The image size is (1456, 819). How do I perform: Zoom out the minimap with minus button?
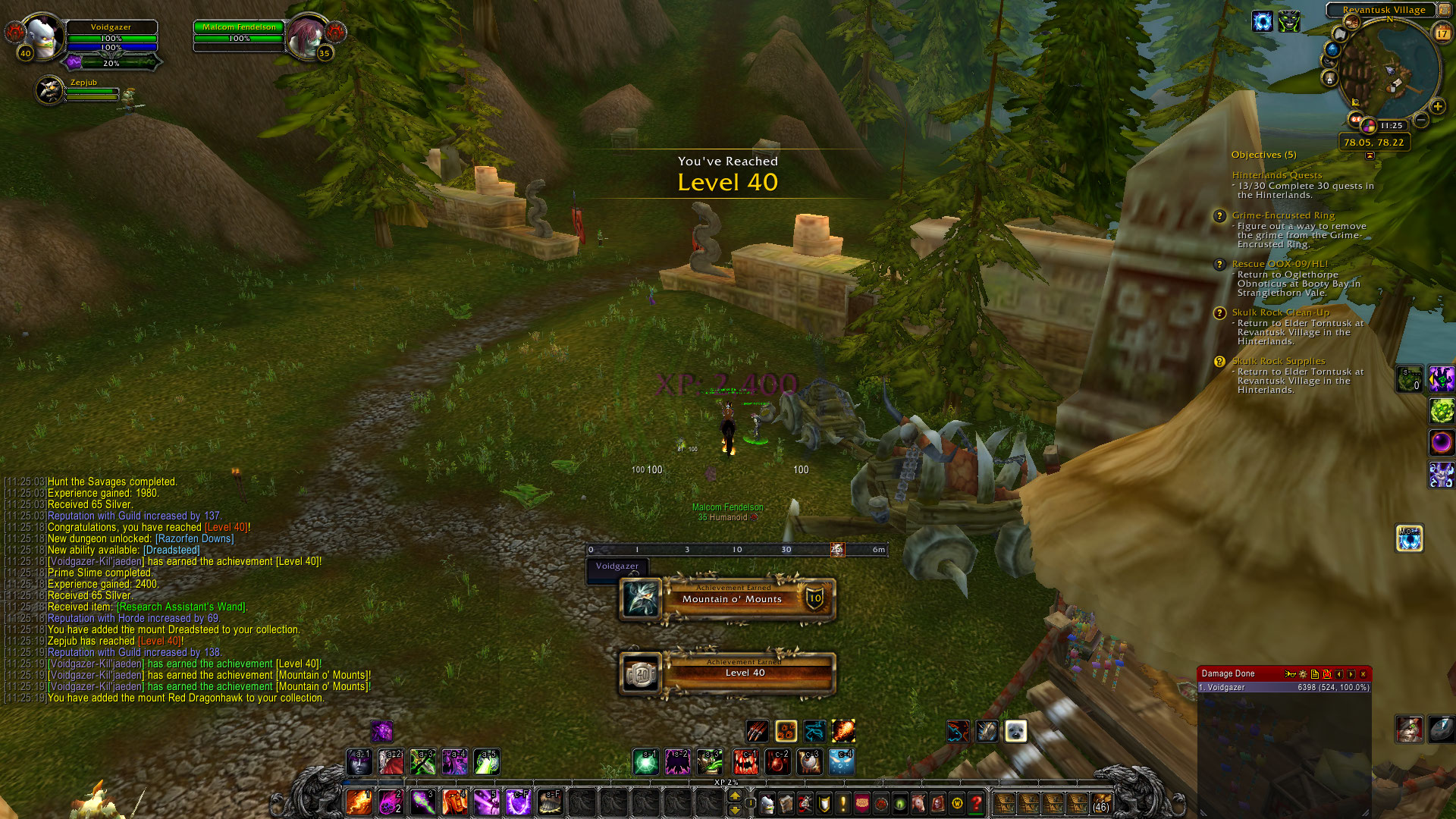tap(1422, 120)
